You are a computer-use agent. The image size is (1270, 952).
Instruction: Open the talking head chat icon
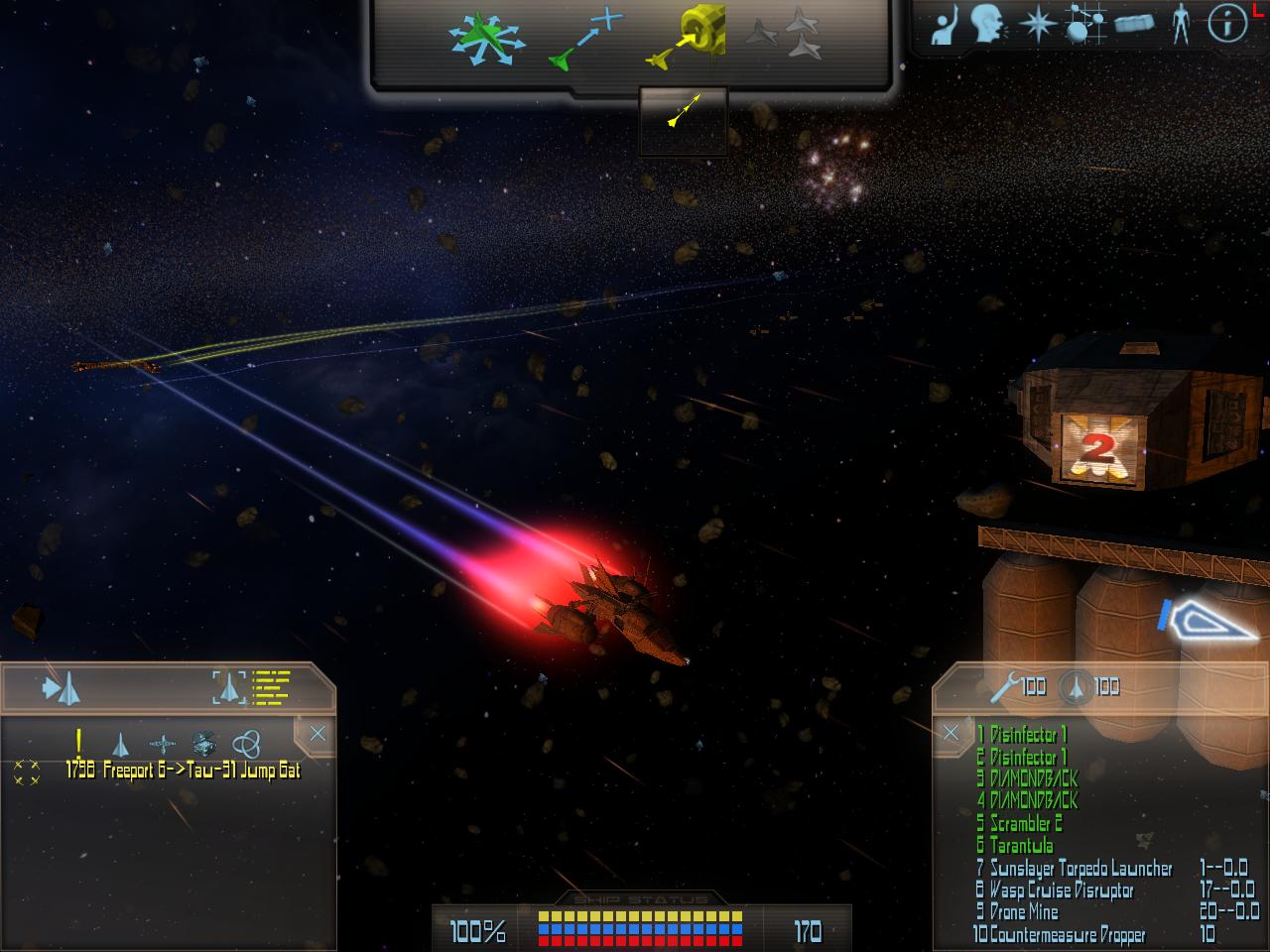987,25
